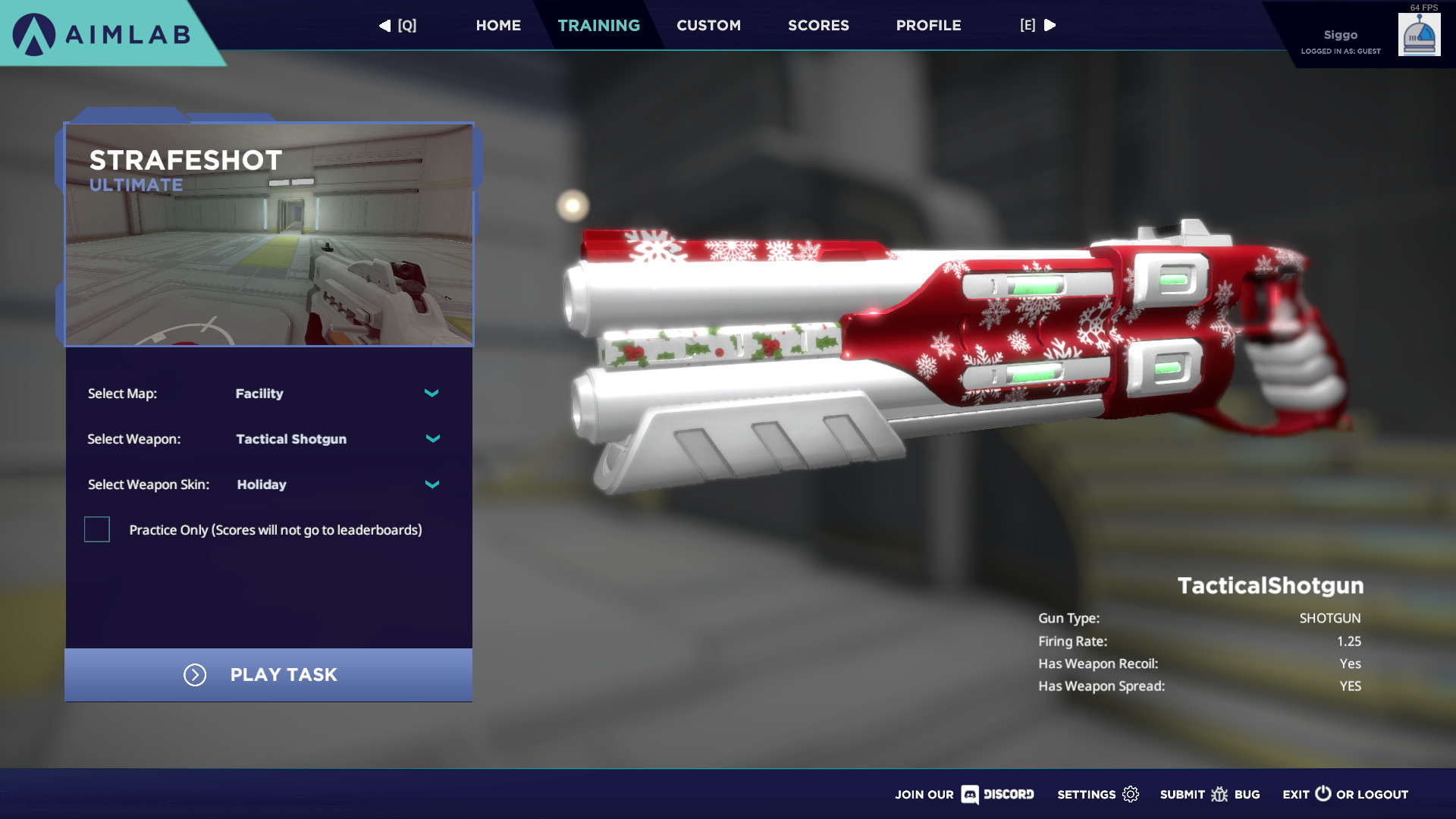Open the Select Weapon Skin dropdown
Image resolution: width=1456 pixels, height=819 pixels.
(431, 484)
